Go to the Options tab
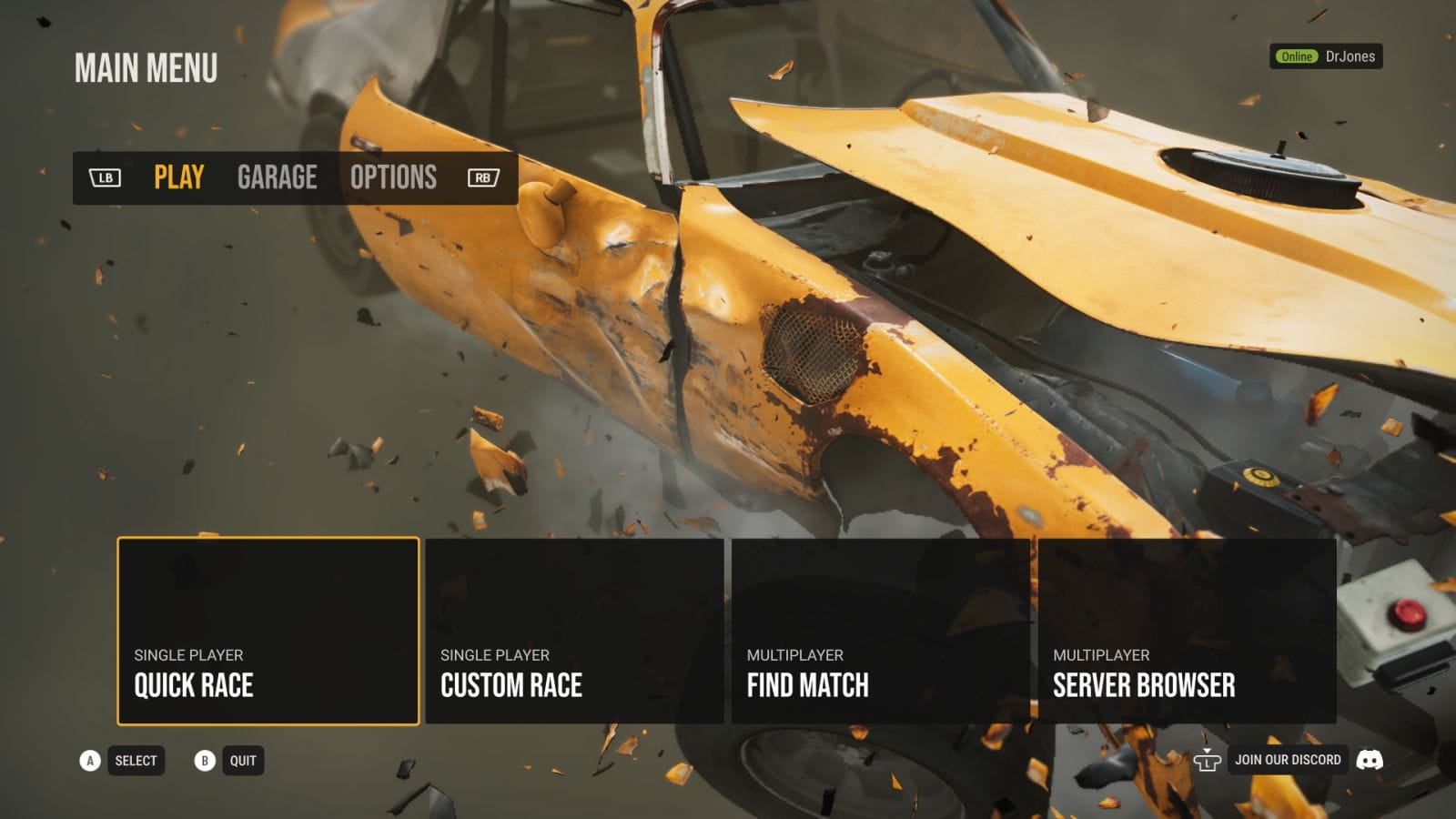The image size is (1456, 819). tap(393, 177)
